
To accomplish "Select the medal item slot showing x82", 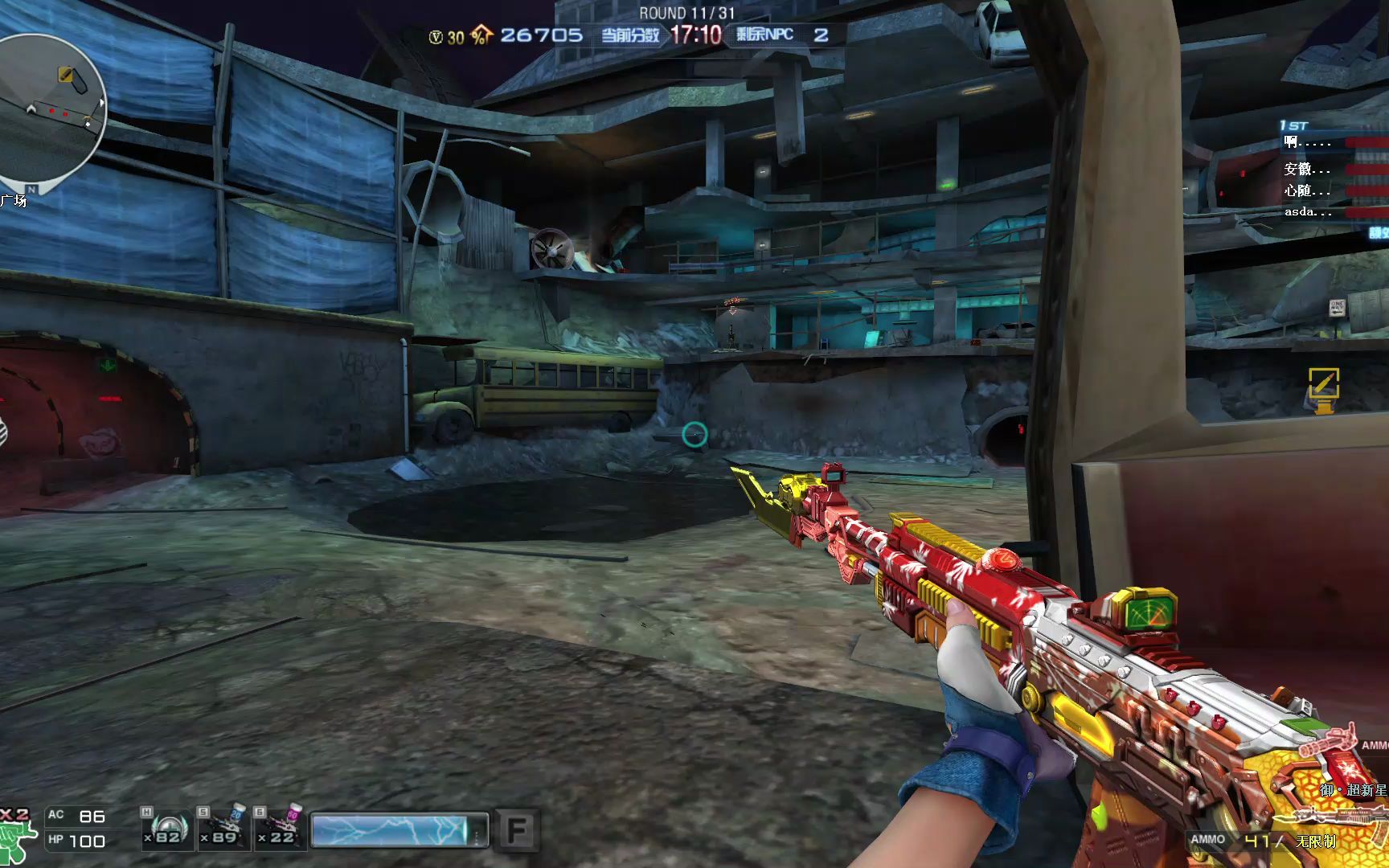I will [166, 829].
